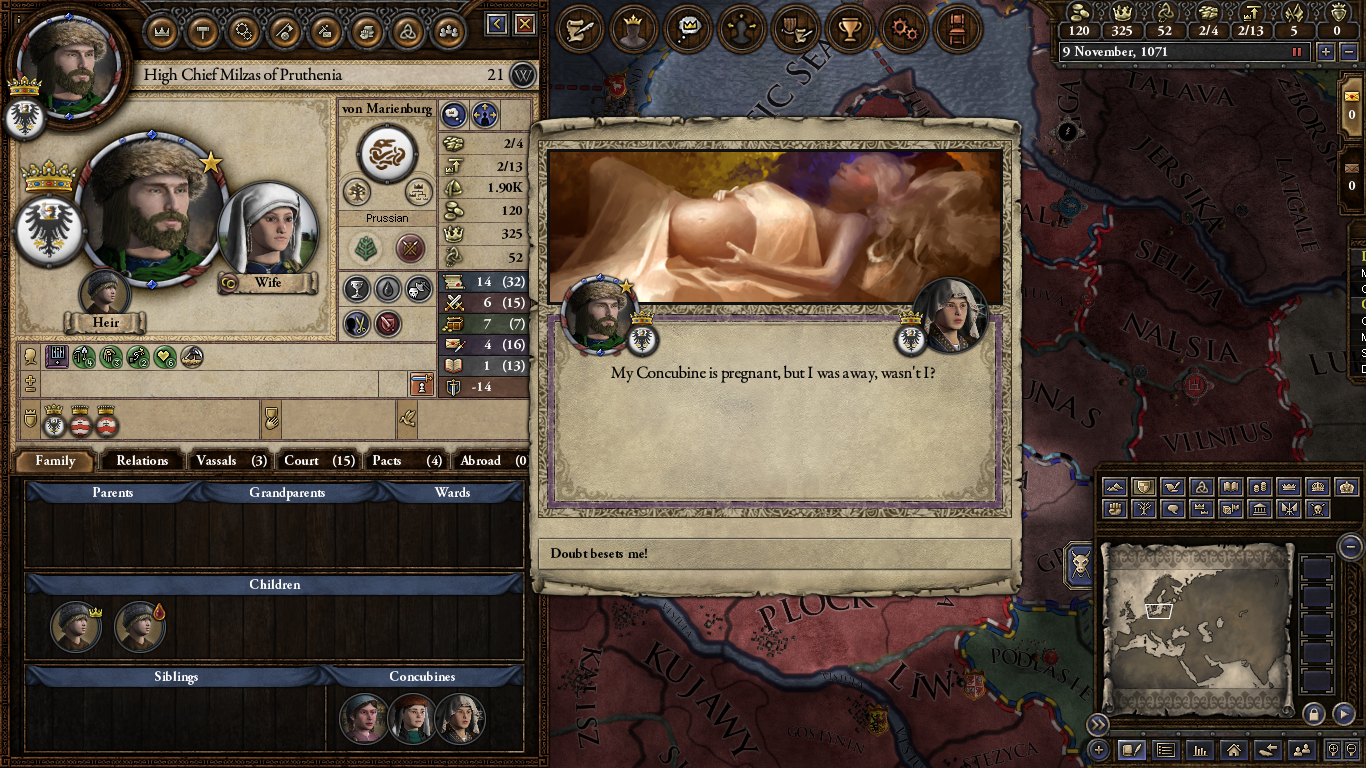1366x768 pixels.
Task: Open the Vassals tab
Action: (x=230, y=461)
